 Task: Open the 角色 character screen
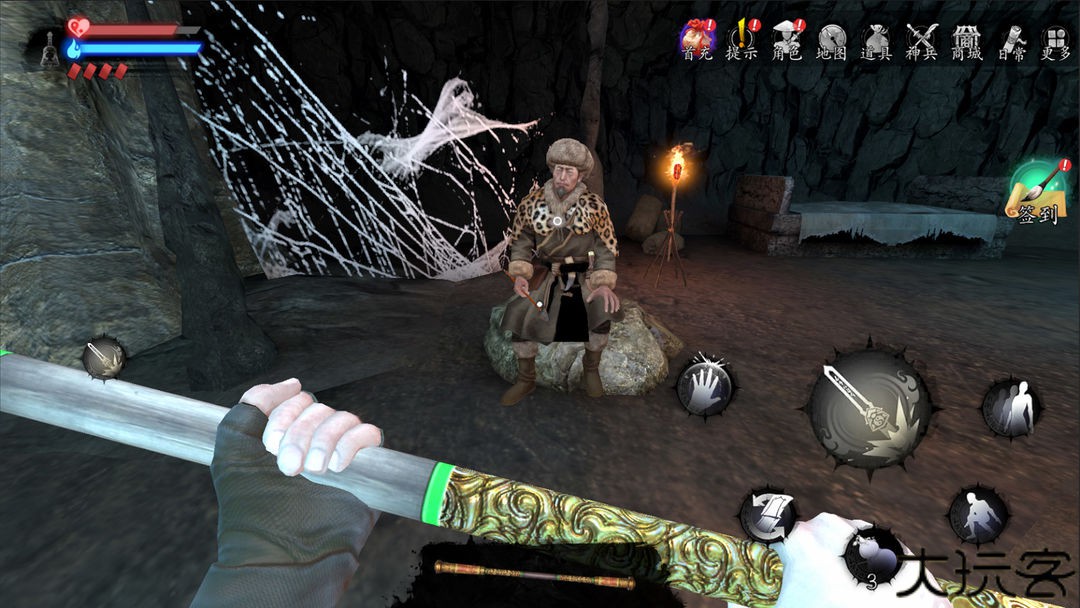click(788, 40)
